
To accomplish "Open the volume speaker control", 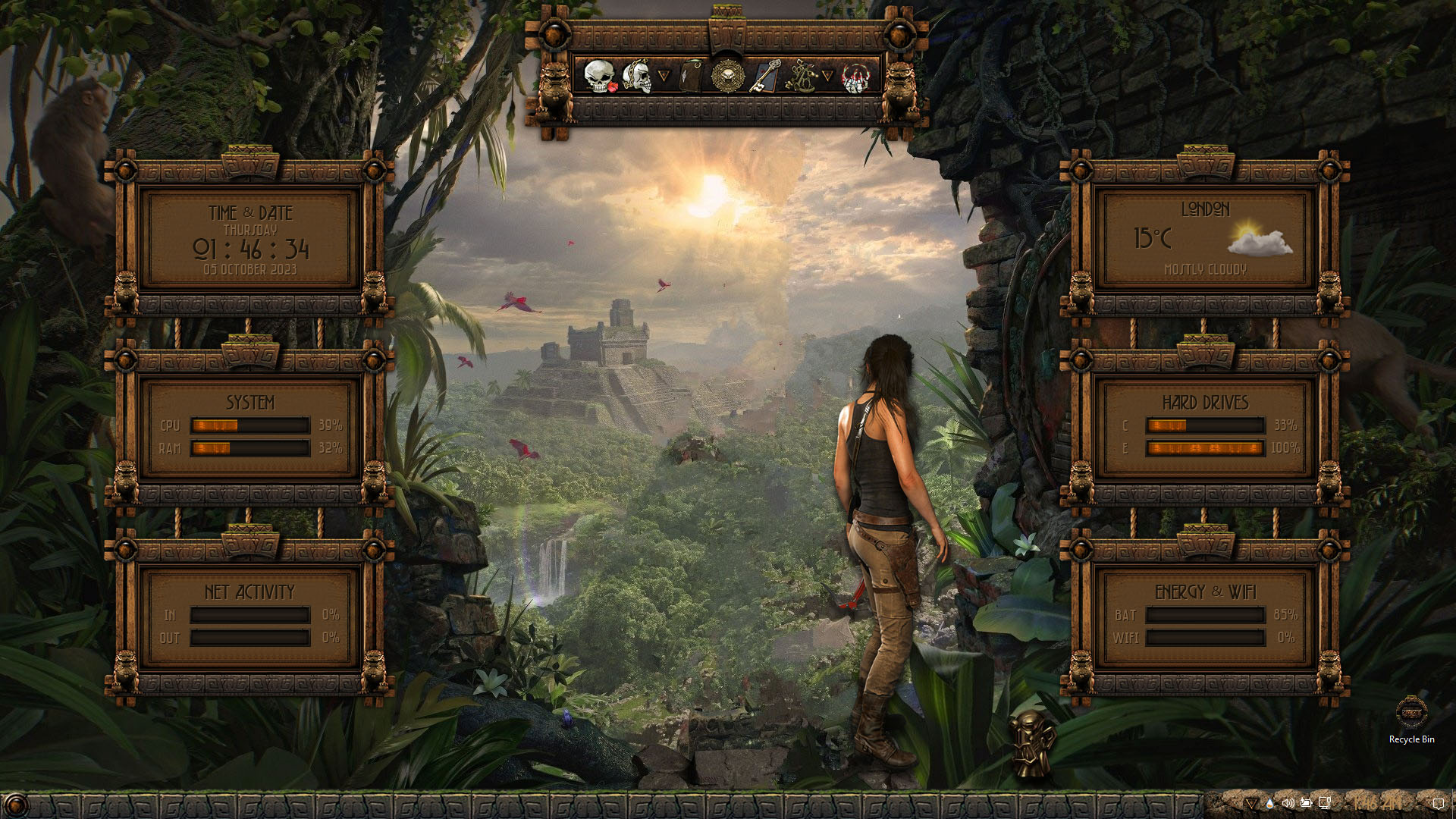I will [x=1288, y=802].
